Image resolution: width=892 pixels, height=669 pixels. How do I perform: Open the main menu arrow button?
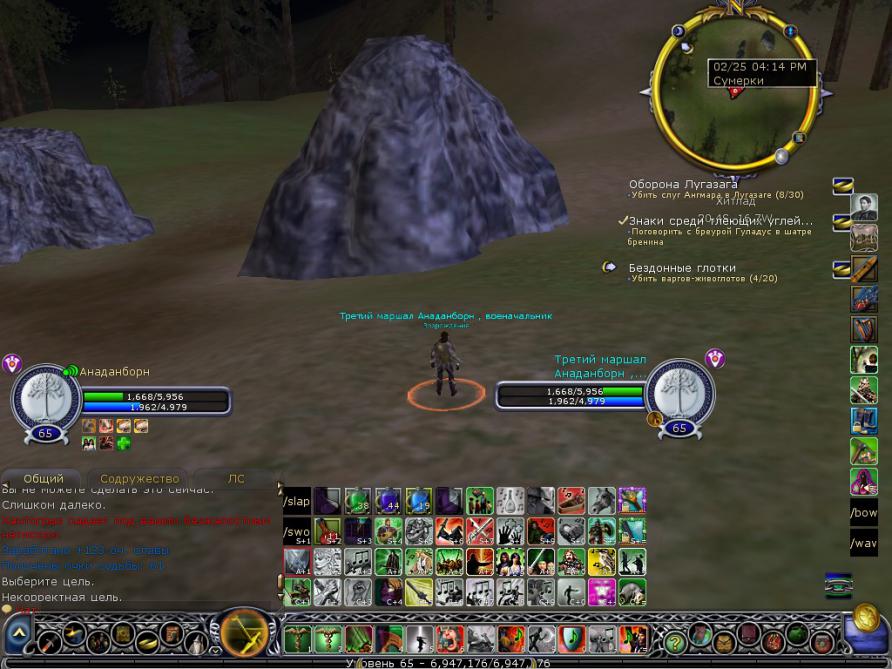pyautogui.click(x=19, y=634)
